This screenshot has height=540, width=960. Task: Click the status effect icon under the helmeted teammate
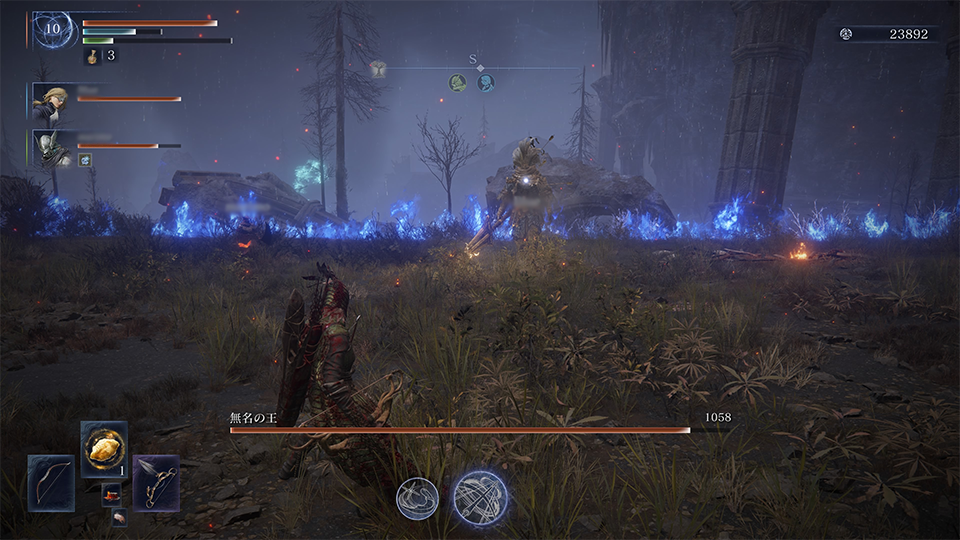[86, 159]
